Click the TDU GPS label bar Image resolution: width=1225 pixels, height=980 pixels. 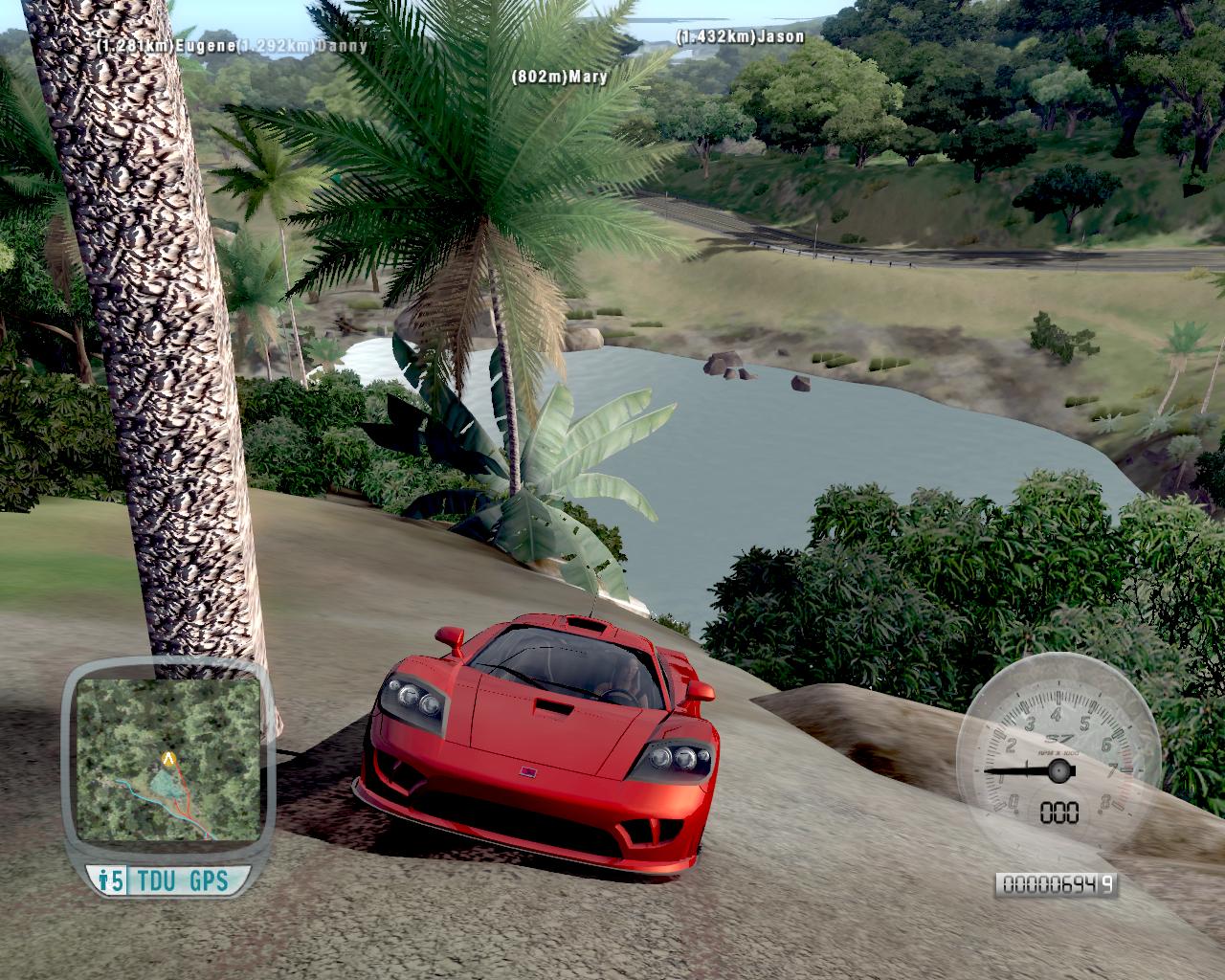pos(182,880)
